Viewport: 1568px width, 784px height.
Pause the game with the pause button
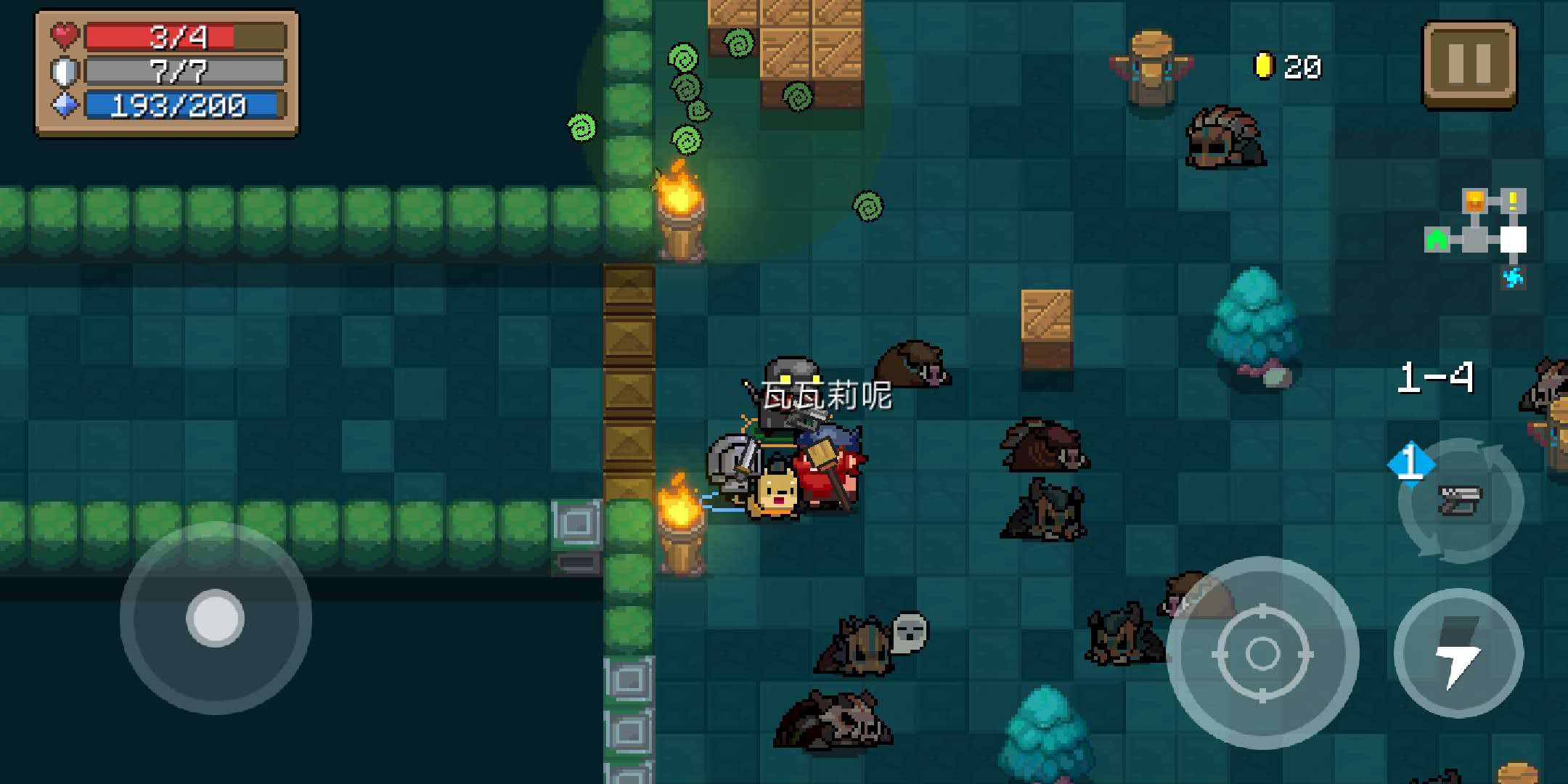1469,64
